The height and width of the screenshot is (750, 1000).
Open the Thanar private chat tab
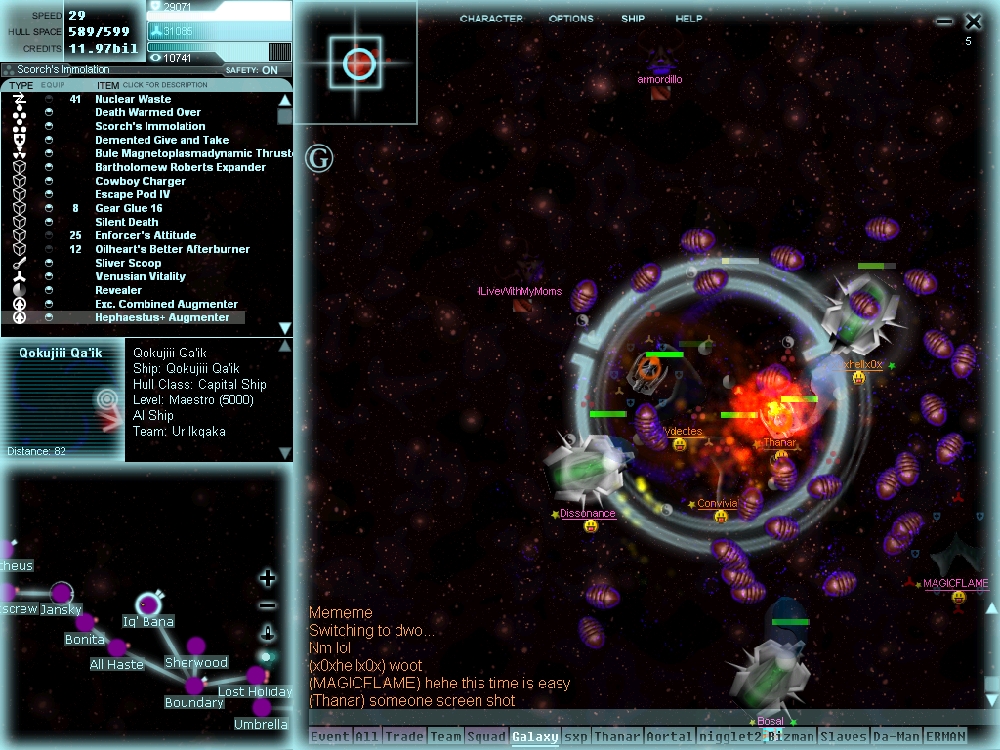pos(616,737)
